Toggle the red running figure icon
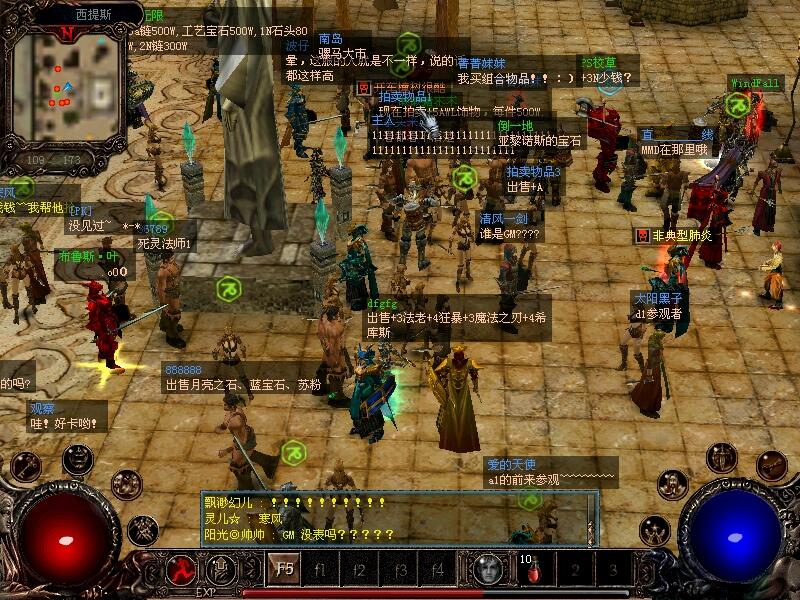The height and width of the screenshot is (600, 800). click(181, 570)
